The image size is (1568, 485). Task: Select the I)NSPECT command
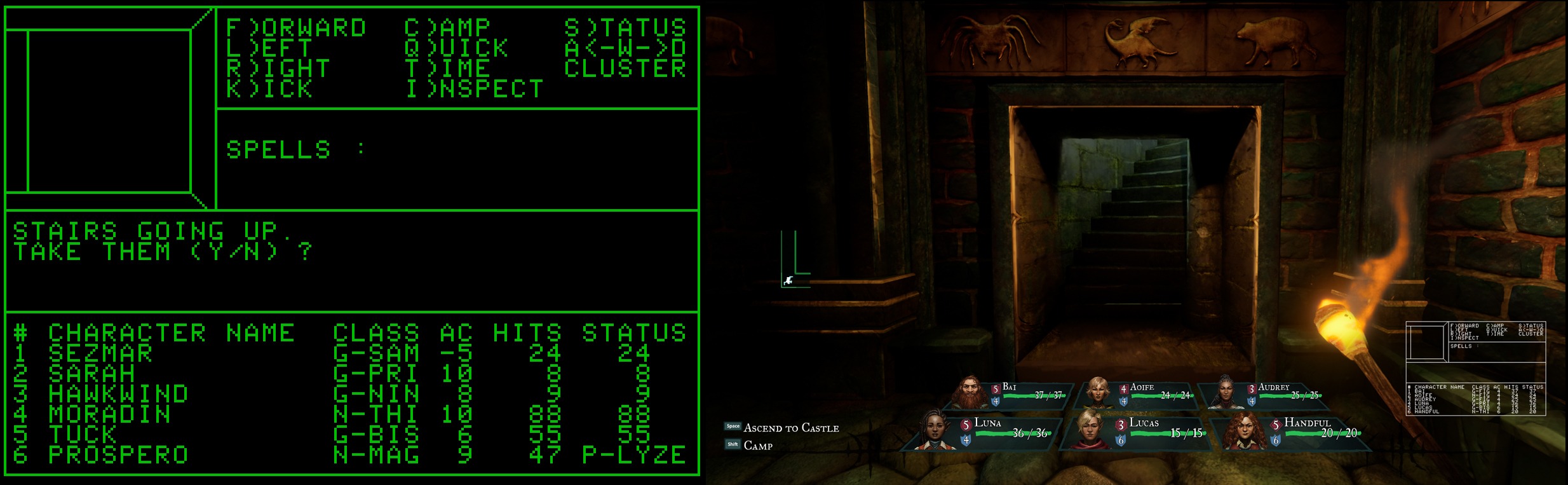[474, 89]
